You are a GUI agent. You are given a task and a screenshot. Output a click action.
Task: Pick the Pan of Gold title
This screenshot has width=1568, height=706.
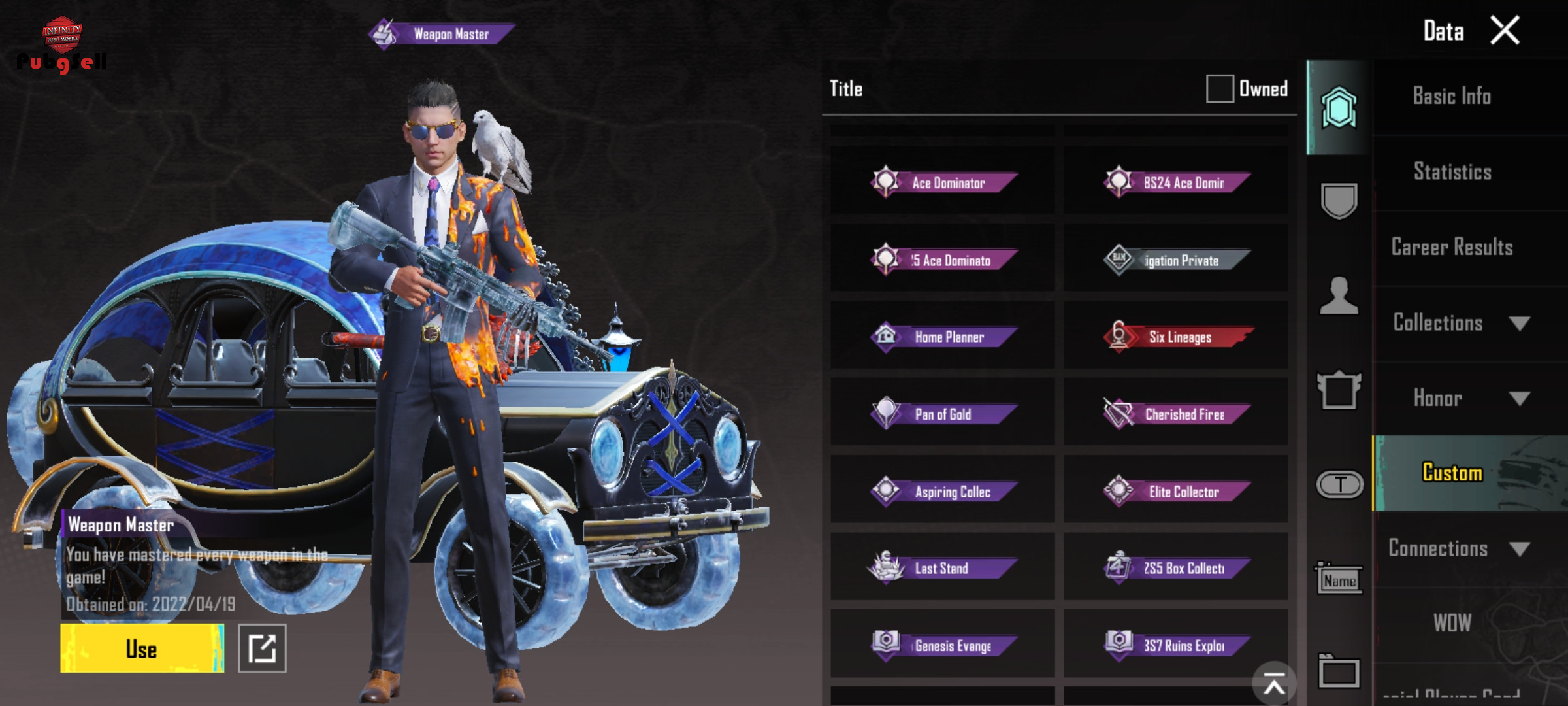tap(943, 414)
